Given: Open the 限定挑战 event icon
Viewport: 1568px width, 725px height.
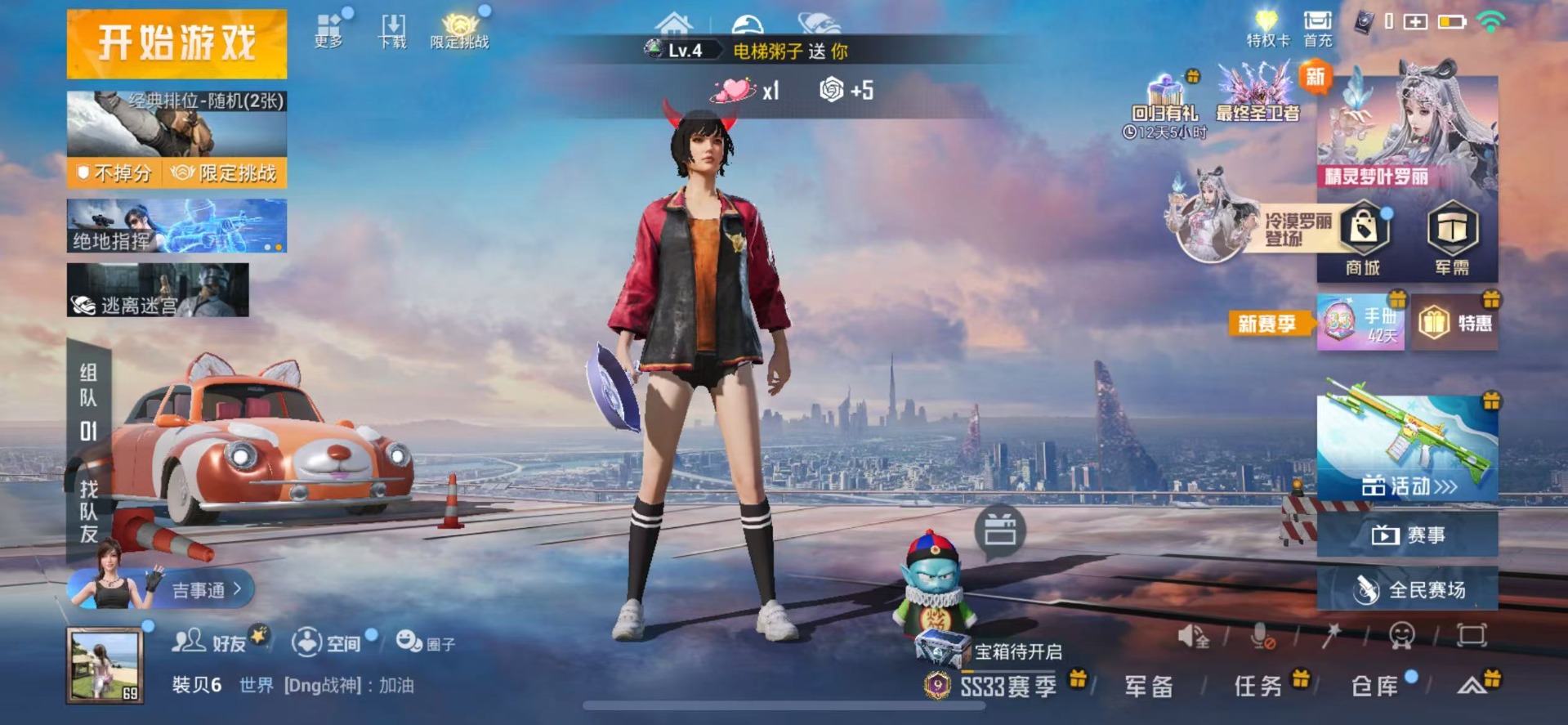Looking at the screenshot, I should coord(459,30).
